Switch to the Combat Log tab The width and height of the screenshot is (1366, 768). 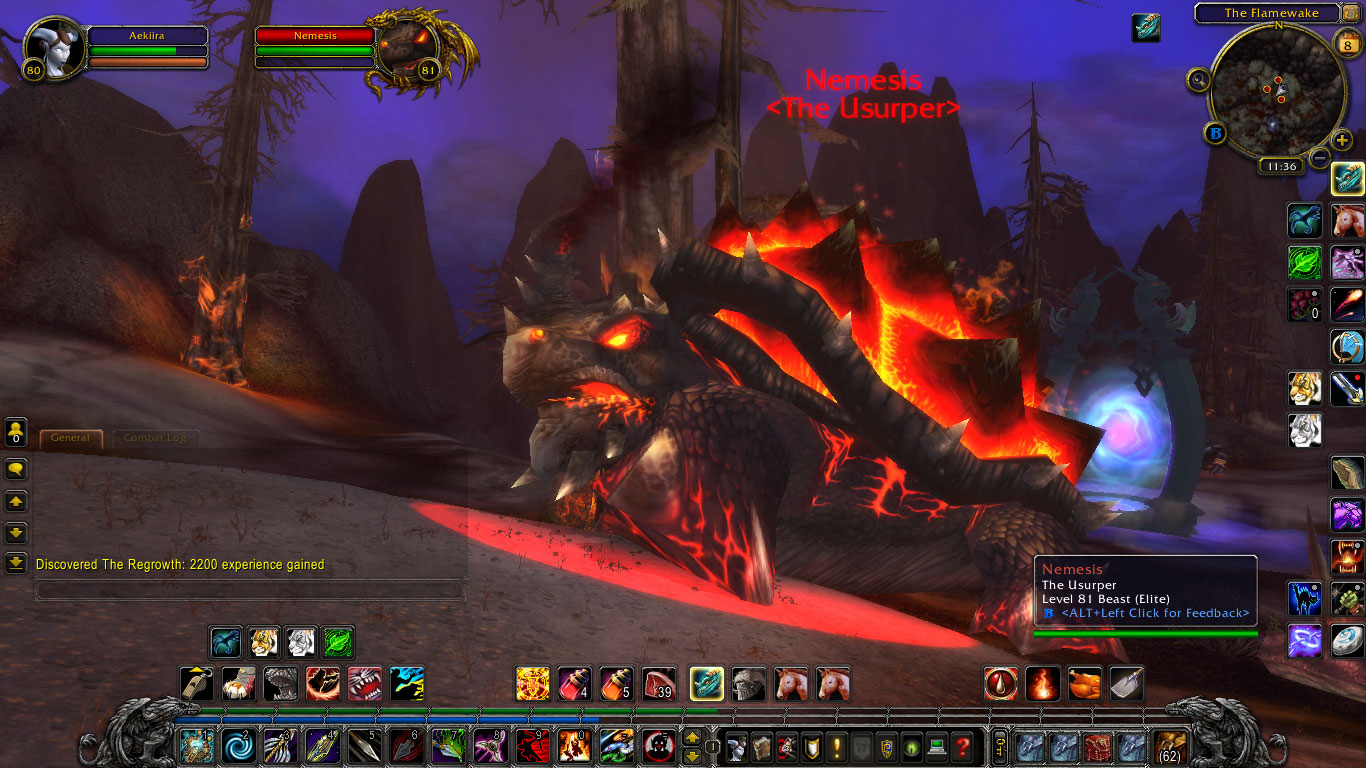click(x=155, y=438)
